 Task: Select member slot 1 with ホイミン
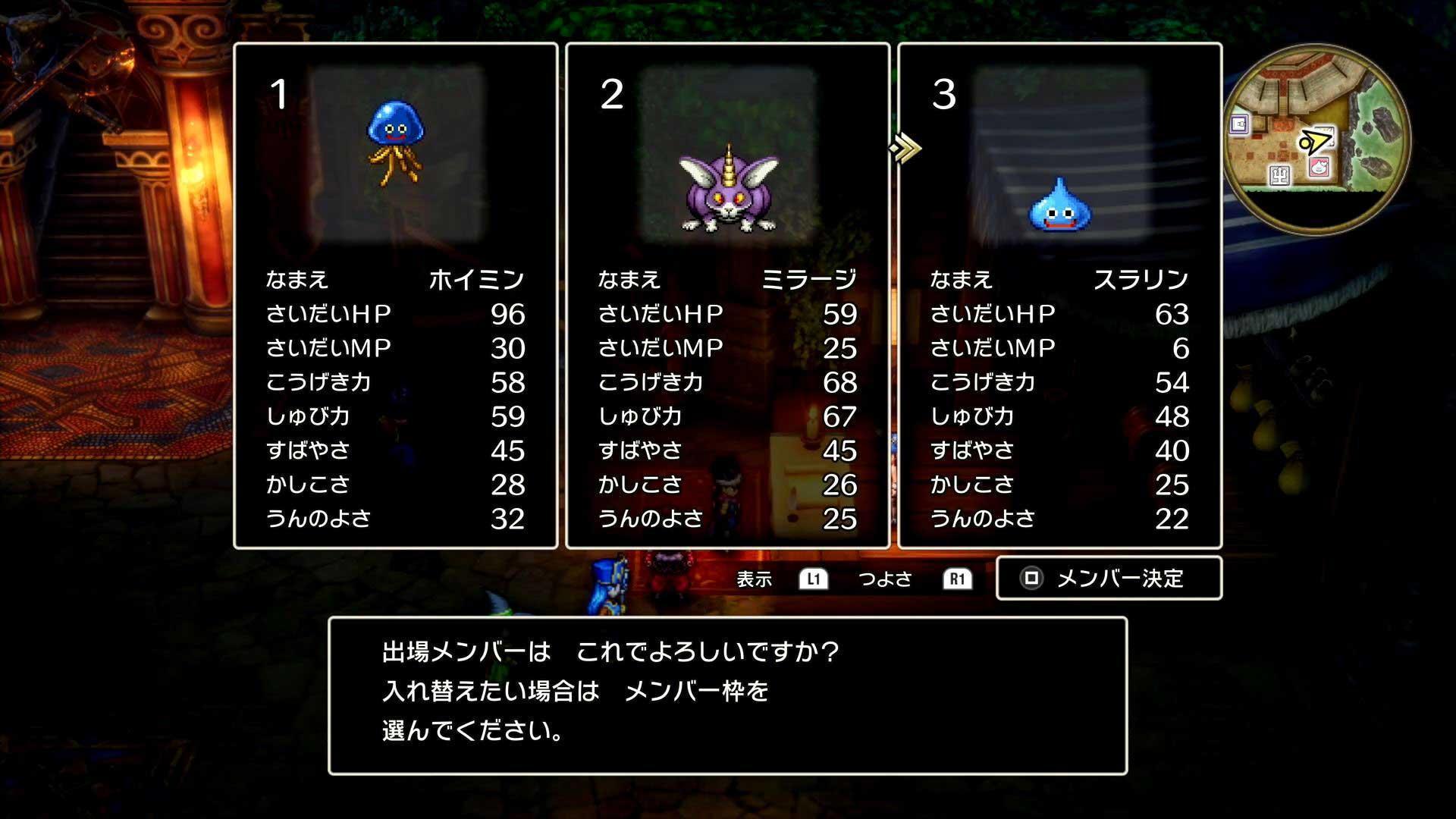(x=395, y=296)
